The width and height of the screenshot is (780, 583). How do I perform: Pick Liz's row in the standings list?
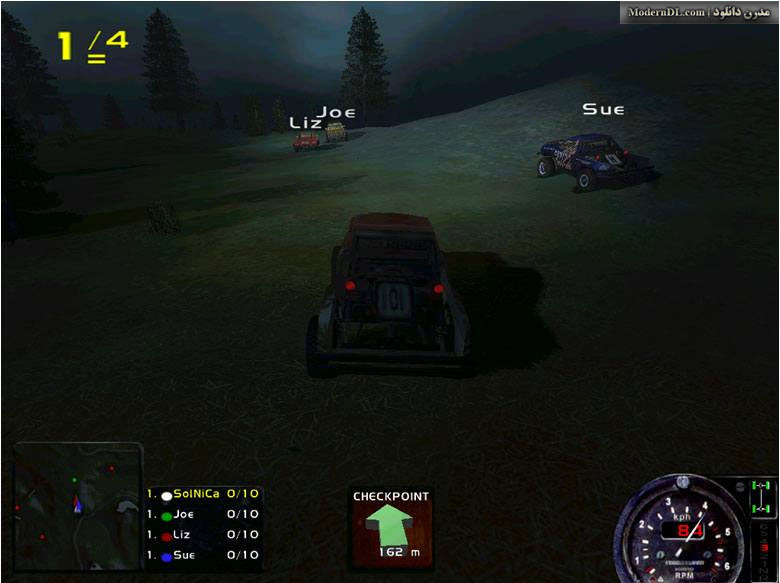tap(203, 535)
